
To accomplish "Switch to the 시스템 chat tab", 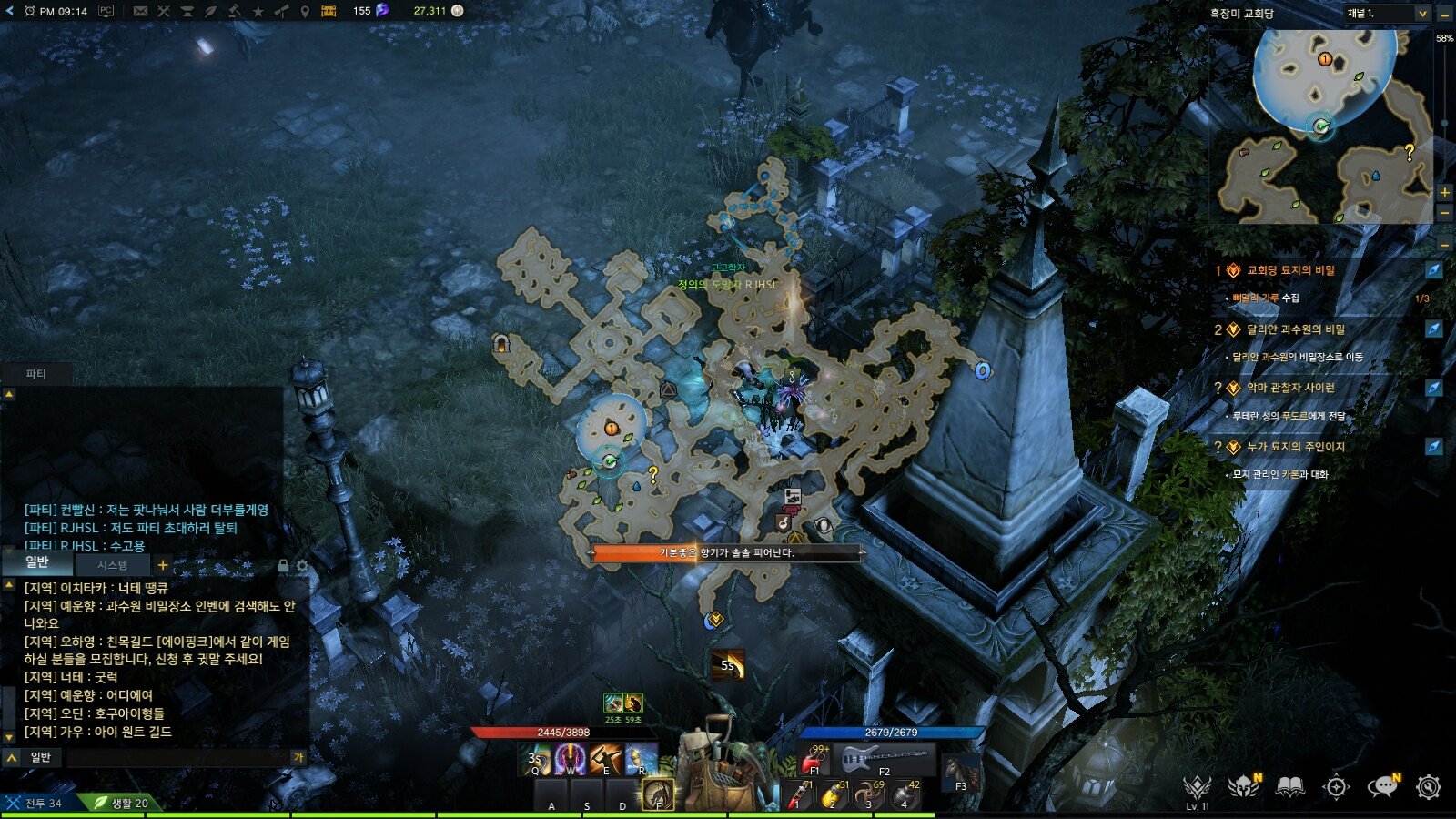I will [112, 565].
